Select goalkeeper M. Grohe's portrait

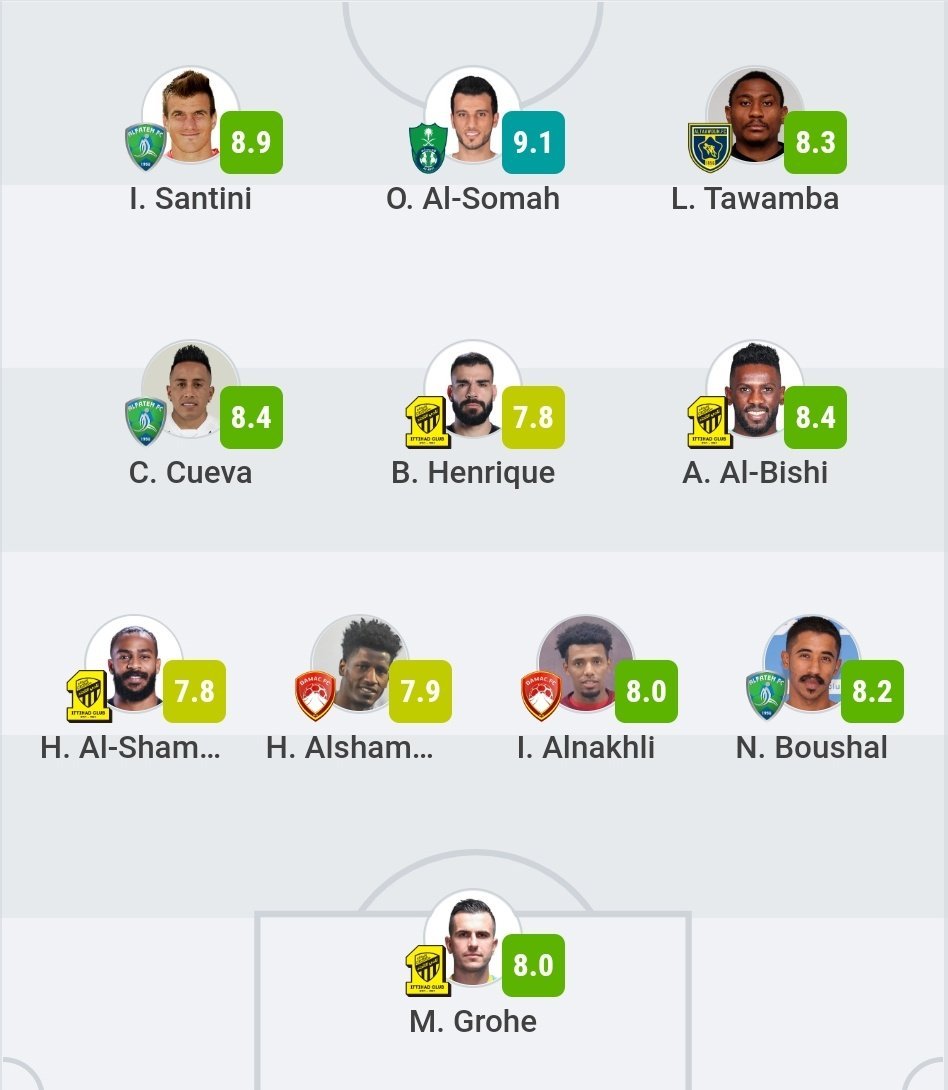[x=473, y=938]
